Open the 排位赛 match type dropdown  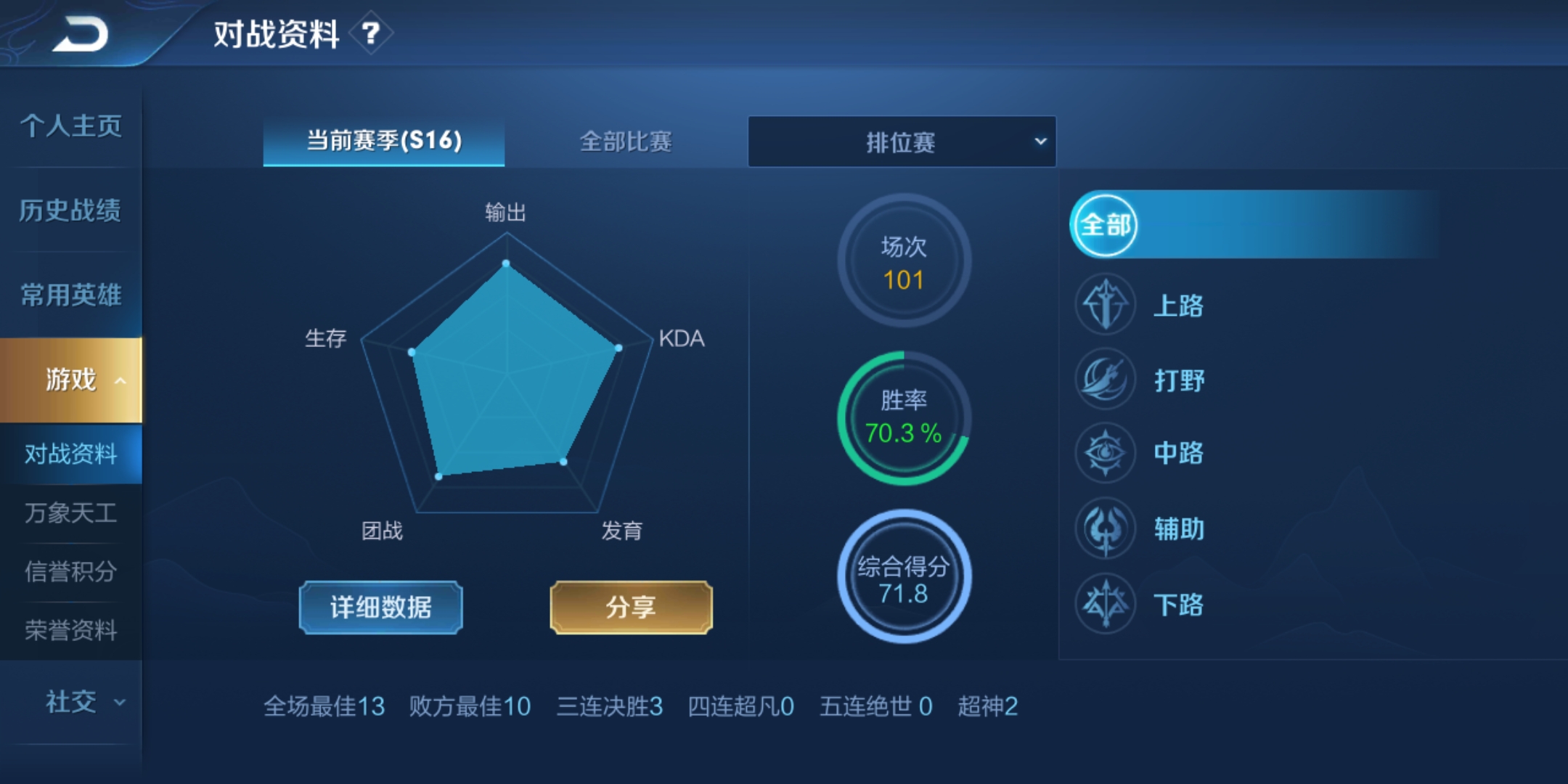click(x=902, y=142)
